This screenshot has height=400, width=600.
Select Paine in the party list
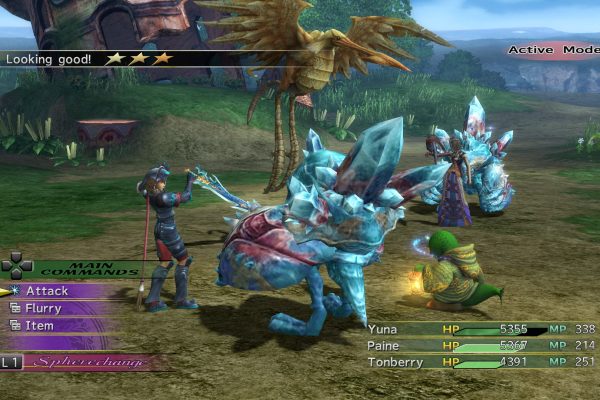point(385,345)
